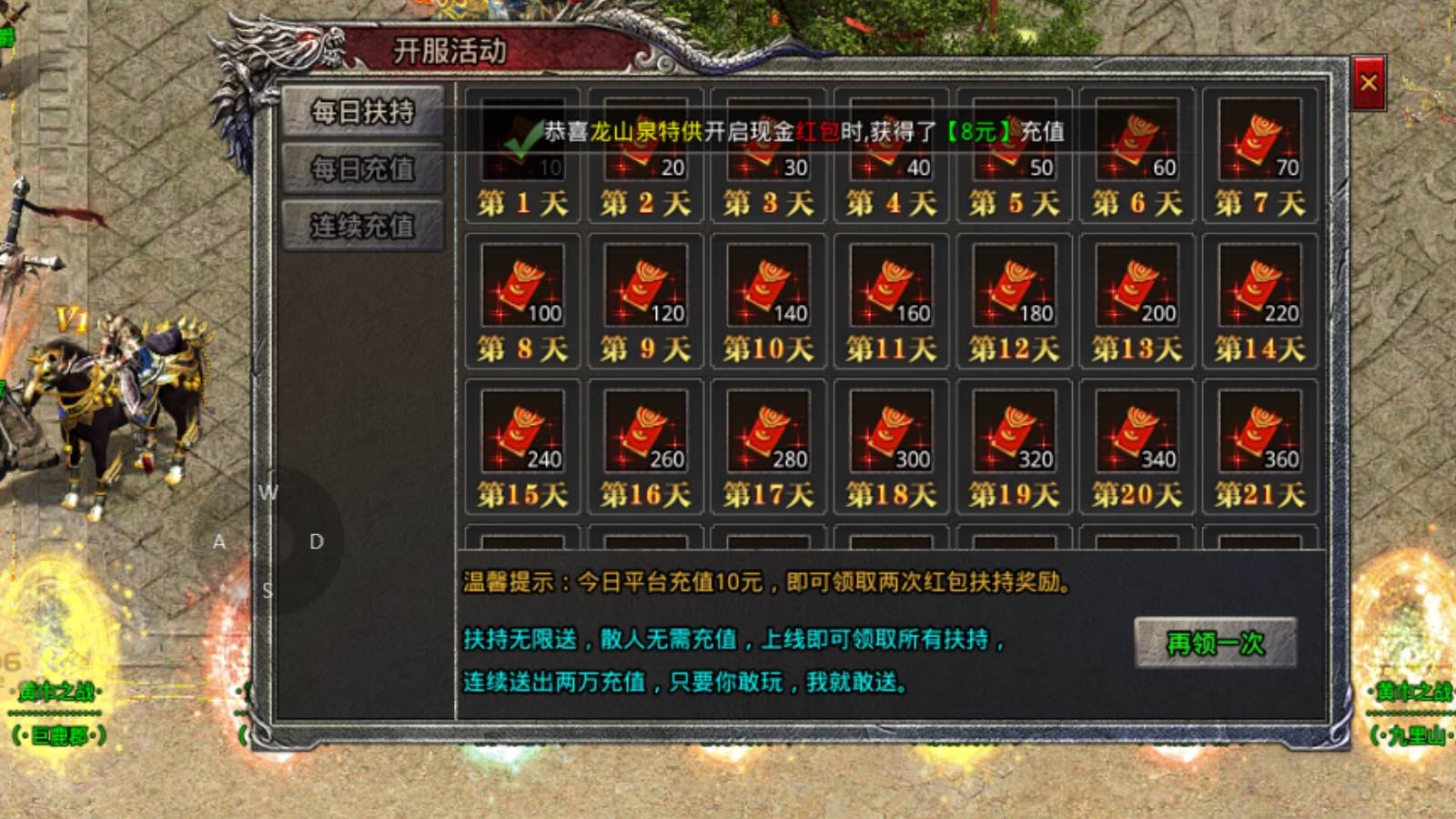
Task: Open the 每日扶持 tab
Action: (x=362, y=111)
